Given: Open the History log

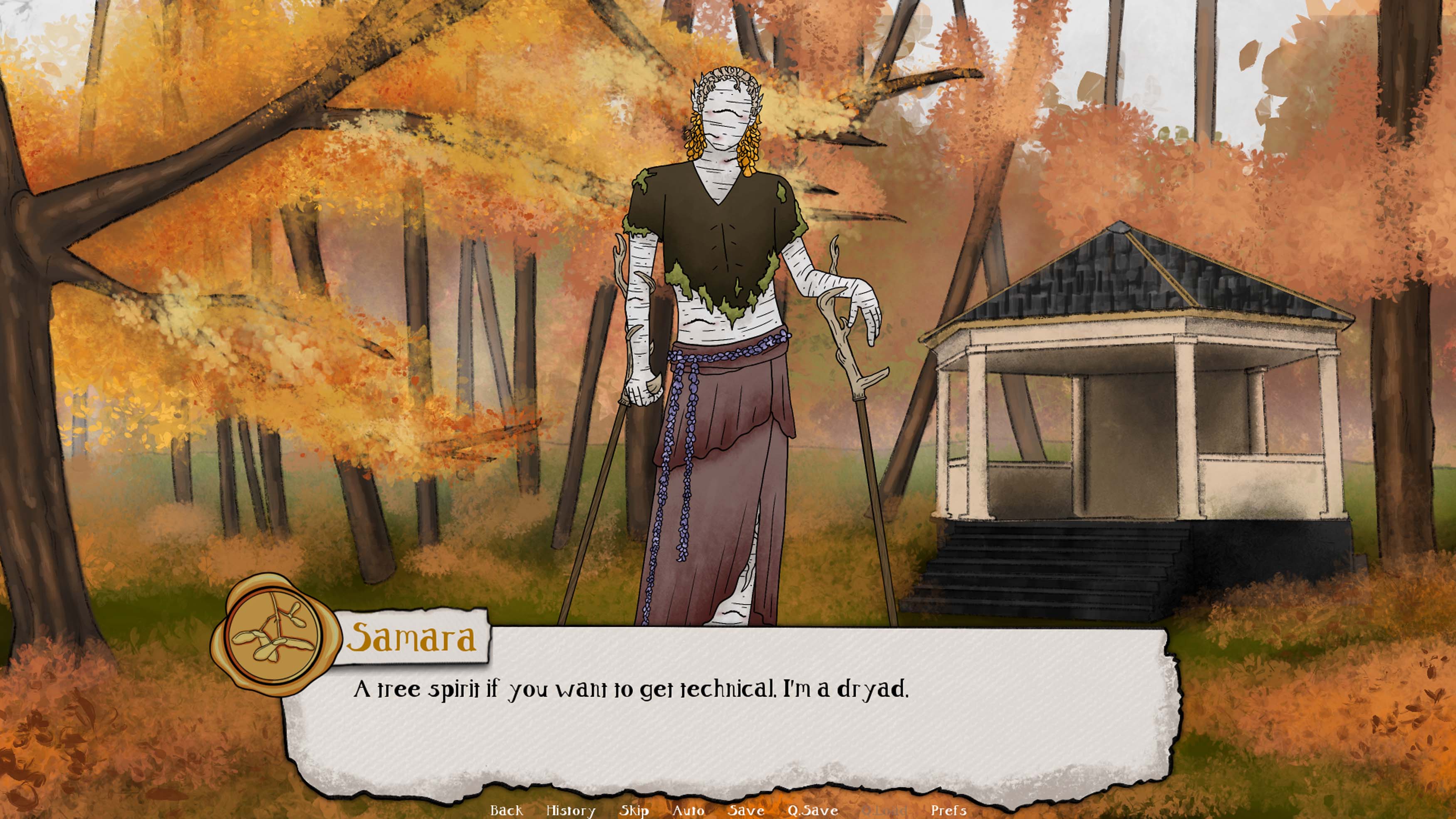Looking at the screenshot, I should click(570, 810).
